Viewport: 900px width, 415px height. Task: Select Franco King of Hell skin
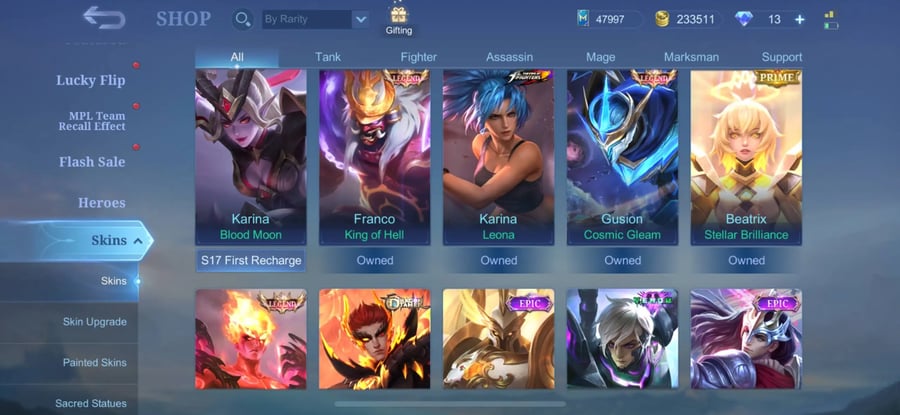(374, 157)
